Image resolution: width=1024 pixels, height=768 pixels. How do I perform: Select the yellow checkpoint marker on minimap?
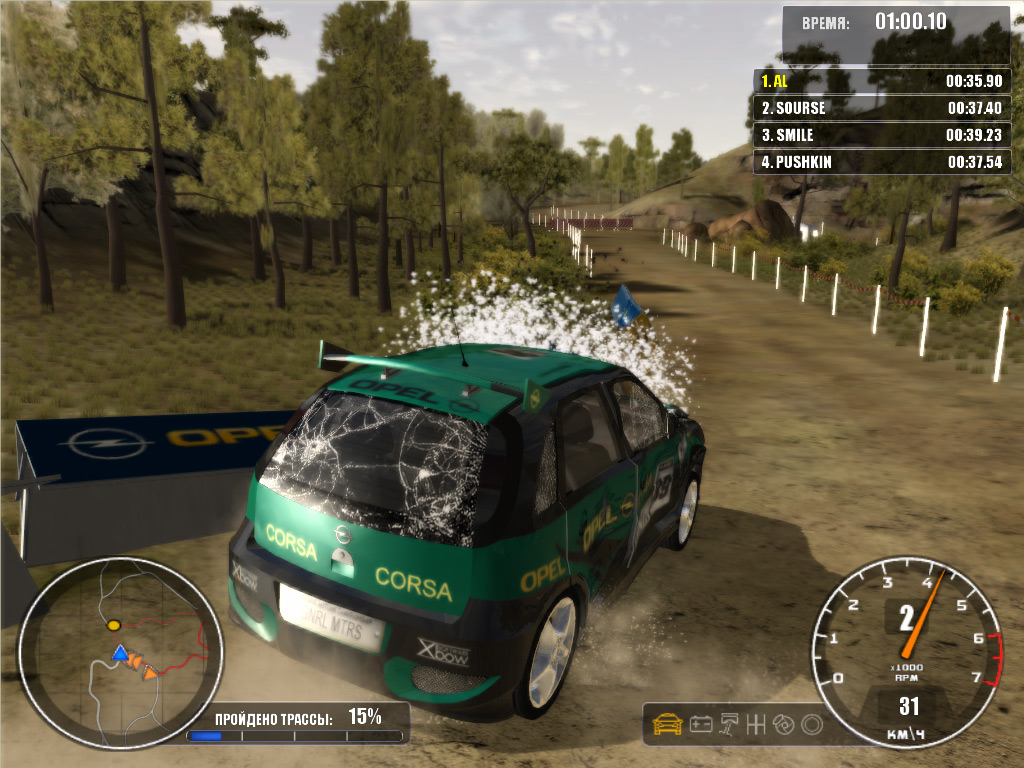click(x=114, y=625)
